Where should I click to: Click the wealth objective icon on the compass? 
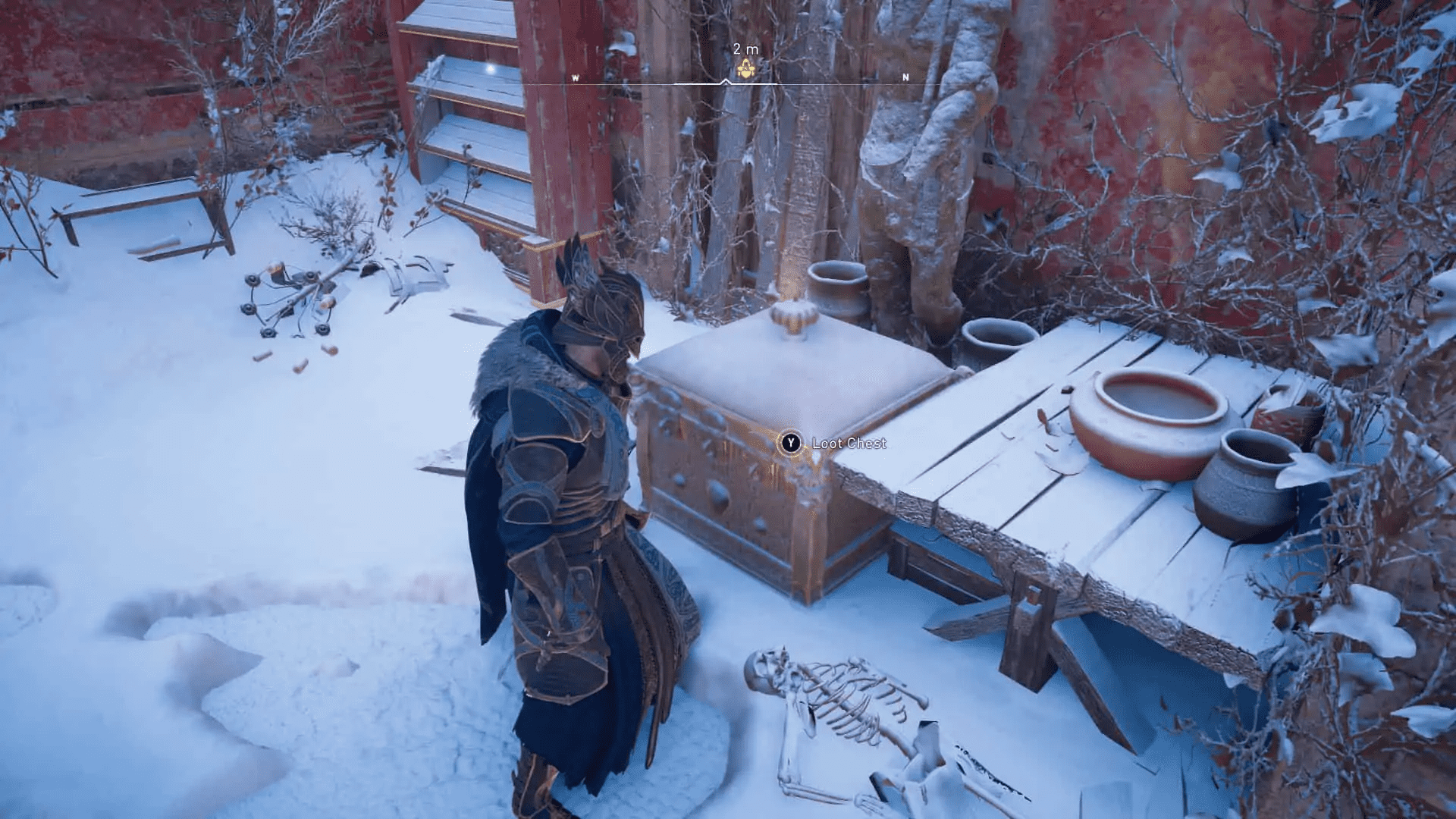[745, 68]
